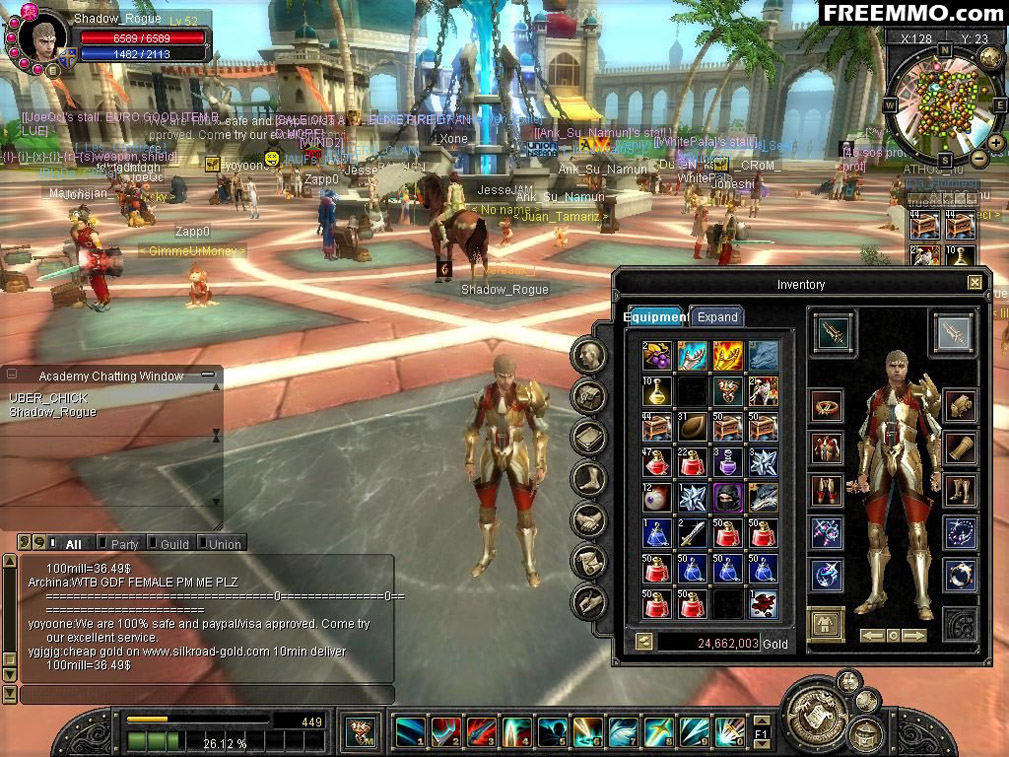The height and width of the screenshot is (757, 1009).
Task: Click the character head side menu button
Action: (589, 357)
